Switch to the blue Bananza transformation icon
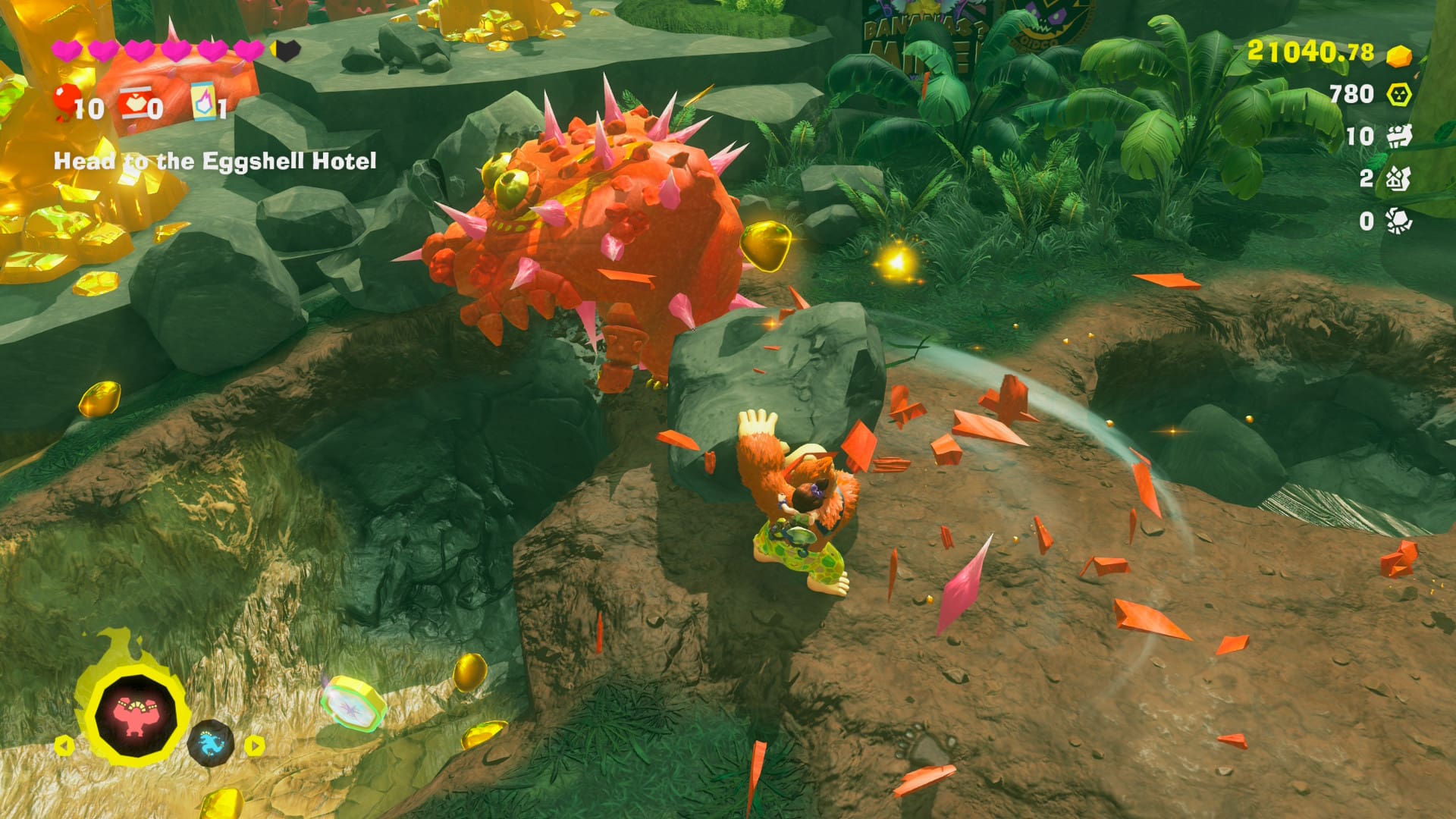Screen dimensions: 1456x819 click(x=210, y=742)
